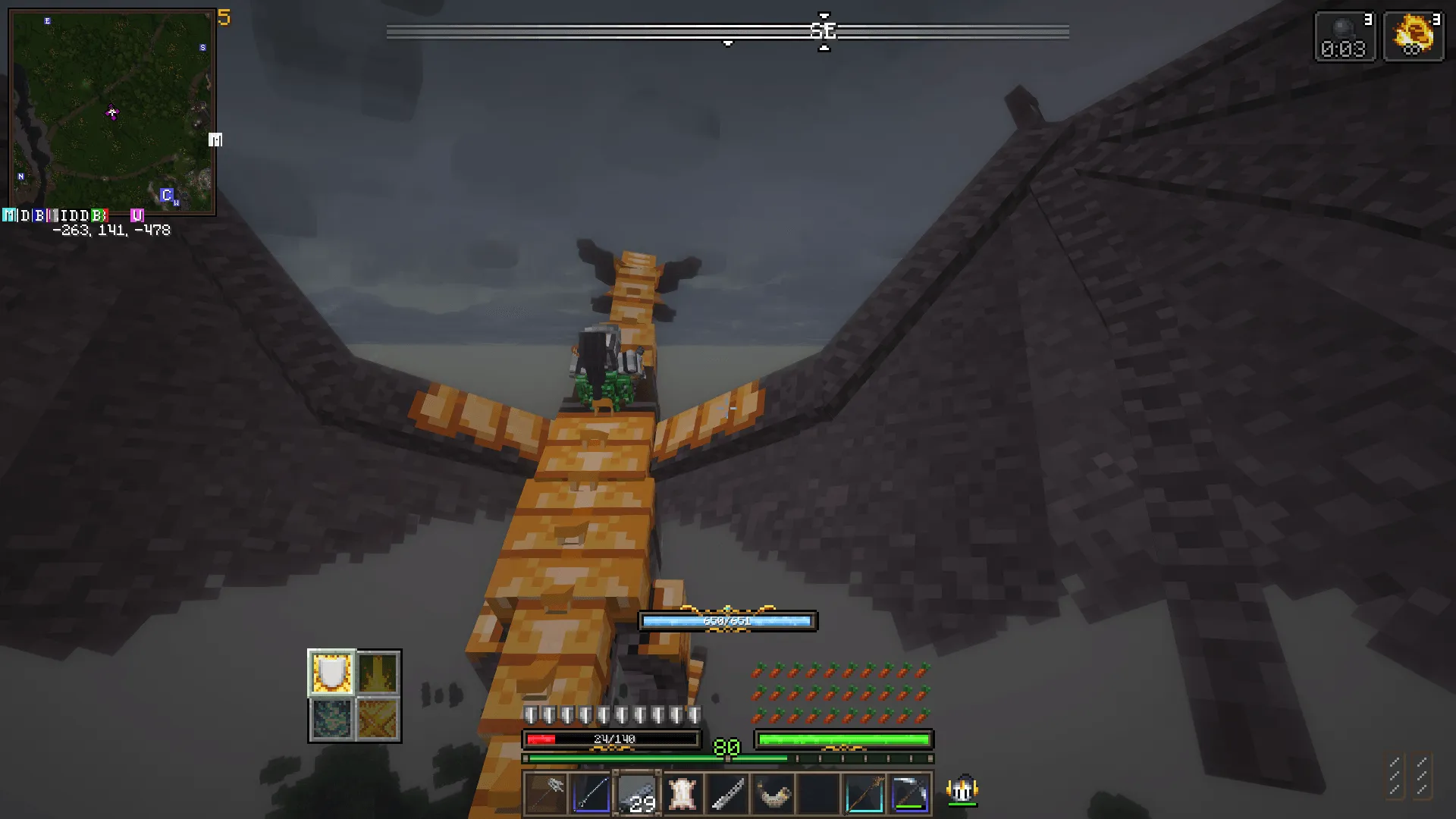Open the U waypoint below the minimap
The height and width of the screenshot is (819, 1456).
[136, 215]
